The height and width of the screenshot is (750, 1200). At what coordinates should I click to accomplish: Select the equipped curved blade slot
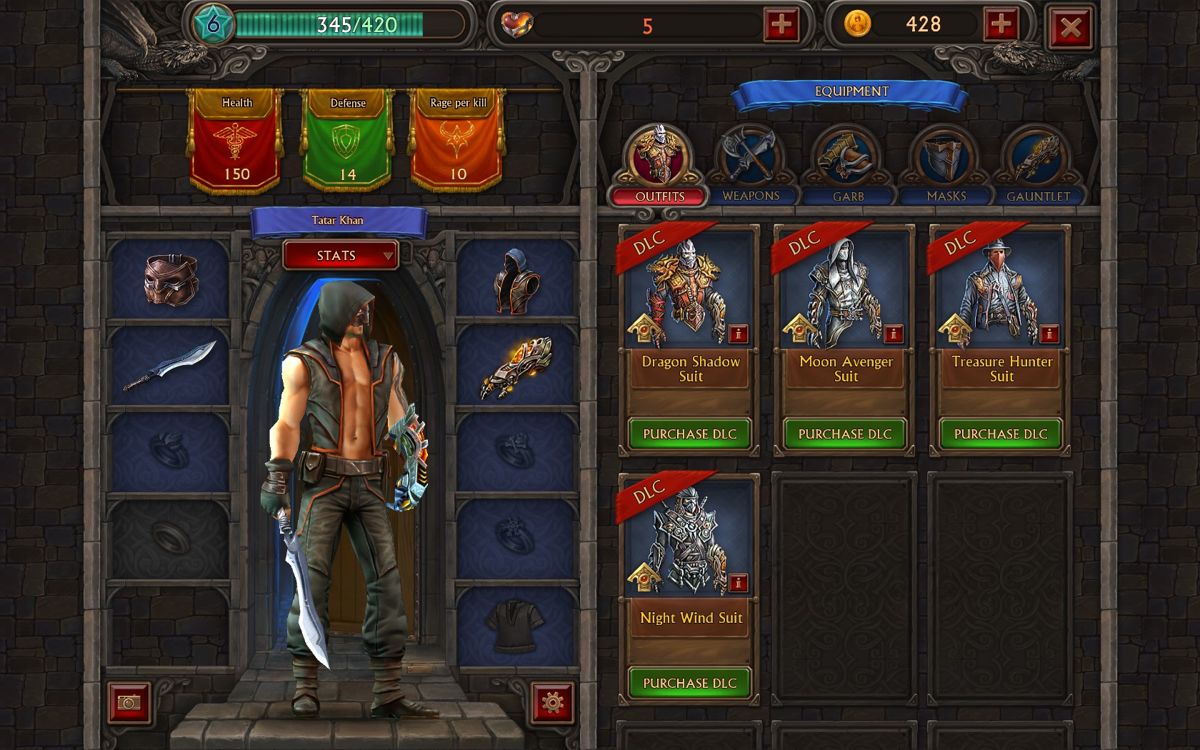[x=170, y=365]
